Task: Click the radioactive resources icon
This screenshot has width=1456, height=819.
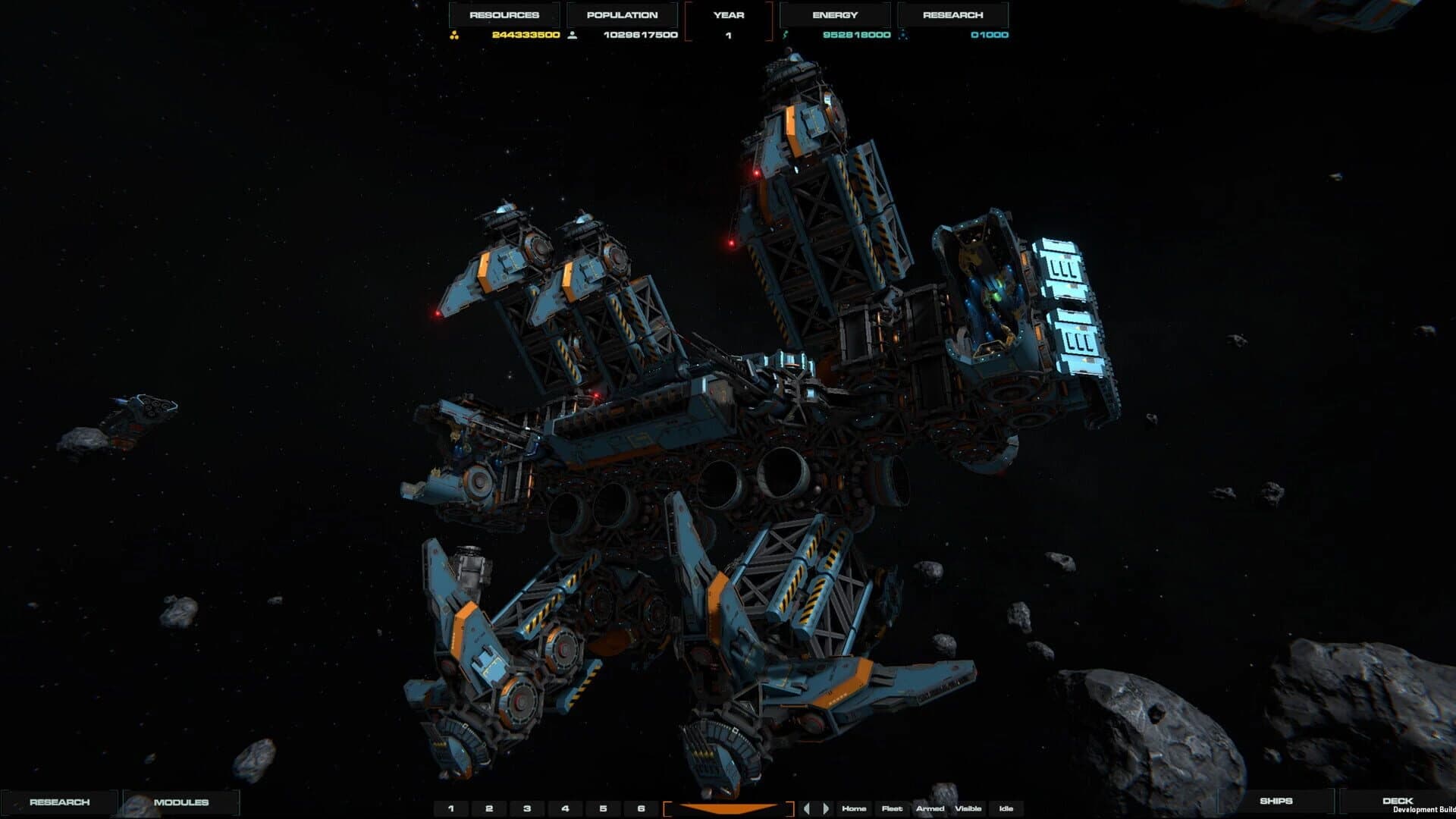Action: (x=455, y=34)
